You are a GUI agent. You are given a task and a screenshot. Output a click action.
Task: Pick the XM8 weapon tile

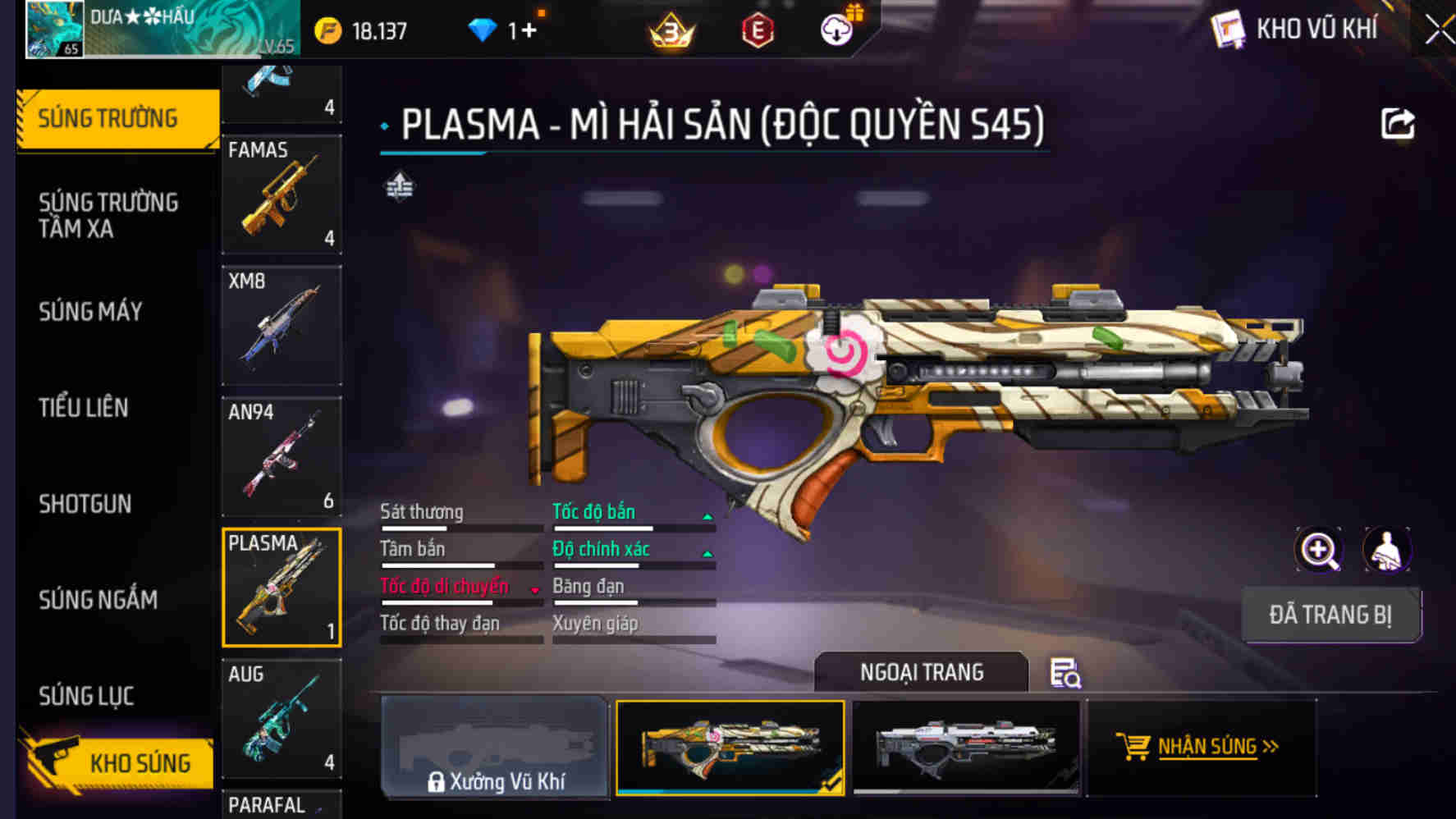[282, 326]
